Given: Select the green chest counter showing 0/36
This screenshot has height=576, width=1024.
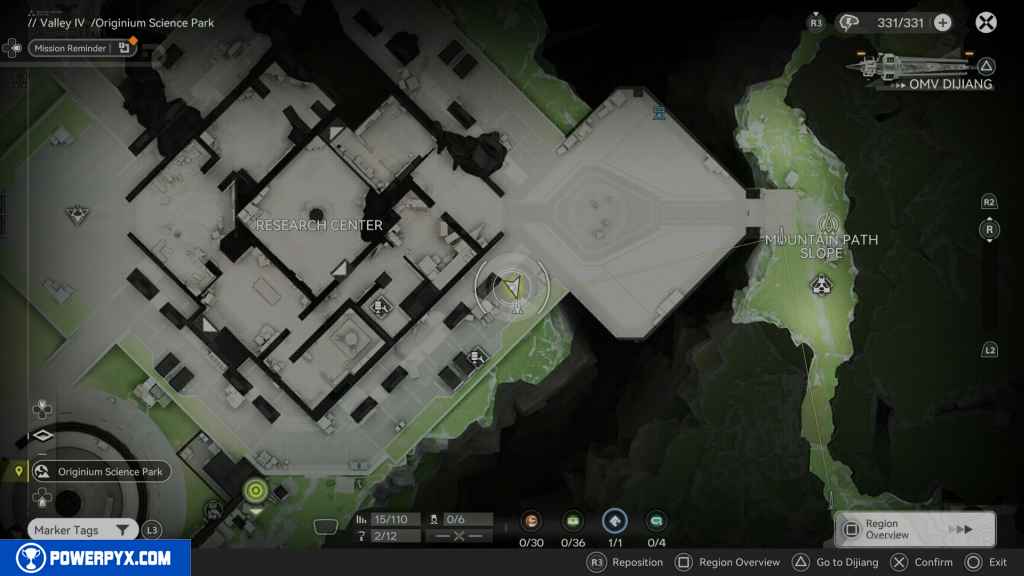Looking at the screenshot, I should [x=573, y=522].
